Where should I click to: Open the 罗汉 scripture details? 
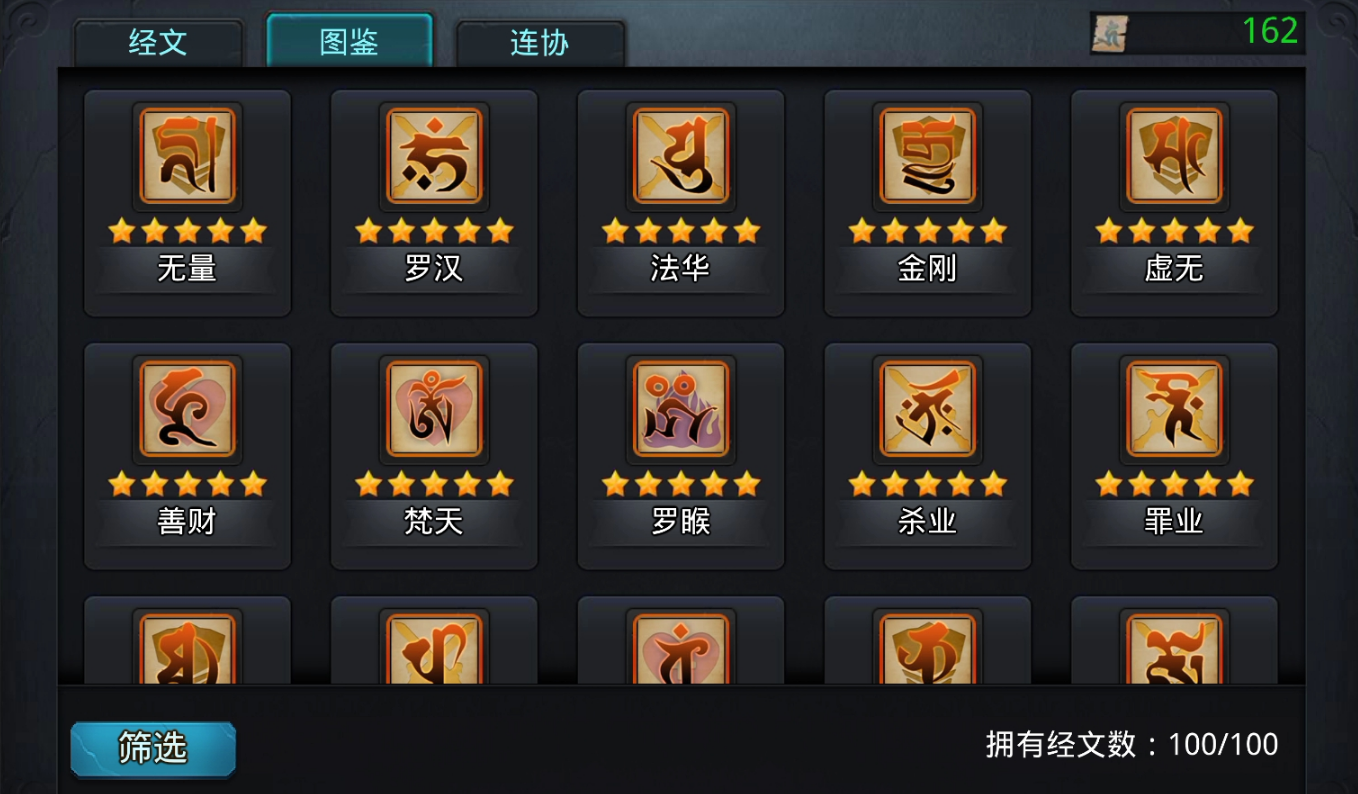point(433,157)
